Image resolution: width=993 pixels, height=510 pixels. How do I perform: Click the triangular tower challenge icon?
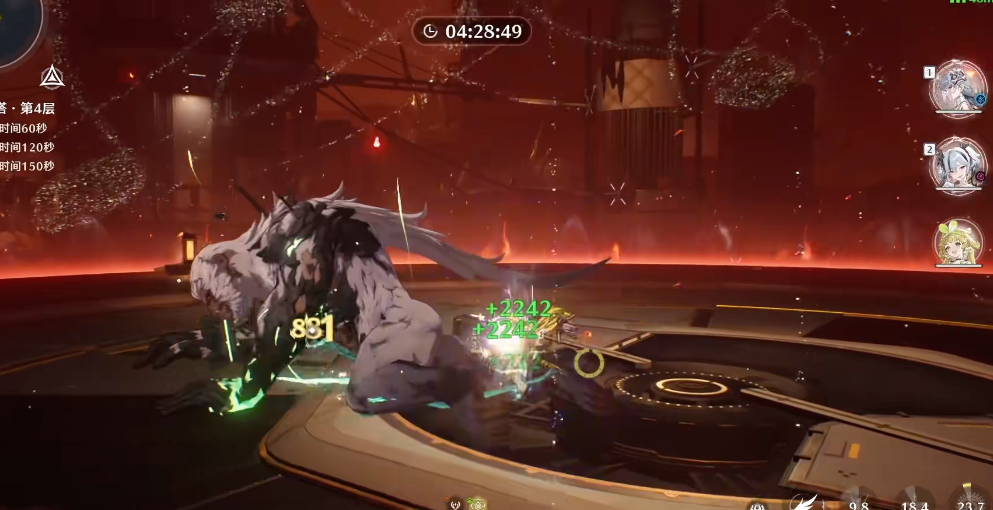(x=52, y=77)
